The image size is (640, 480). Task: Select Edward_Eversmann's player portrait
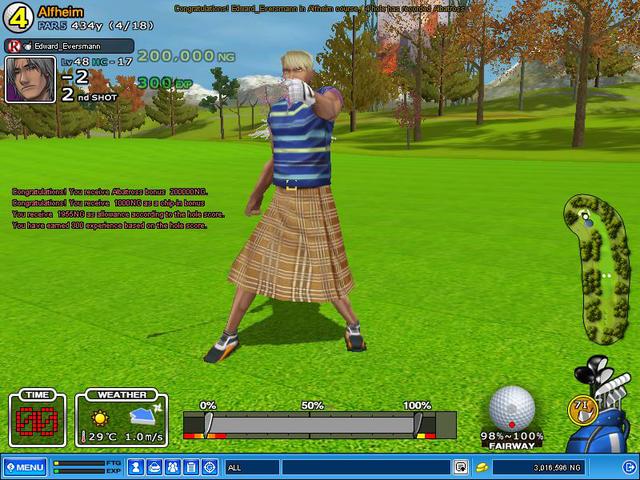[29, 79]
